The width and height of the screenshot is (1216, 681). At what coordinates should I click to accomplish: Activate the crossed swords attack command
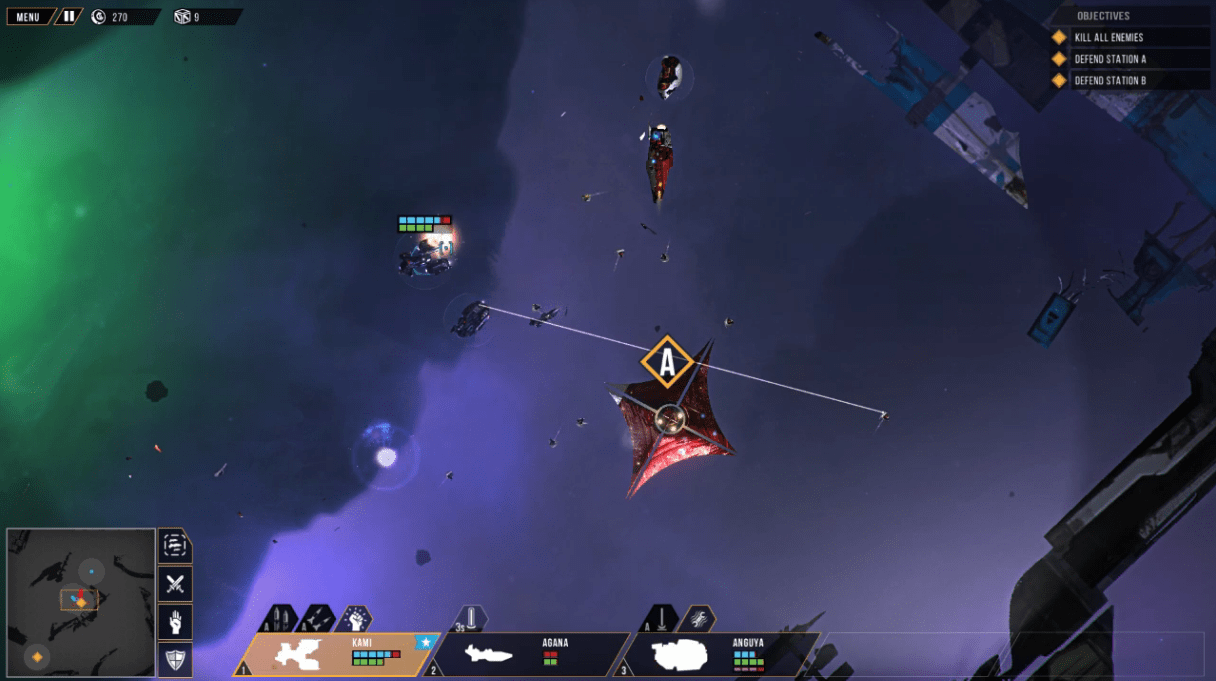(175, 584)
